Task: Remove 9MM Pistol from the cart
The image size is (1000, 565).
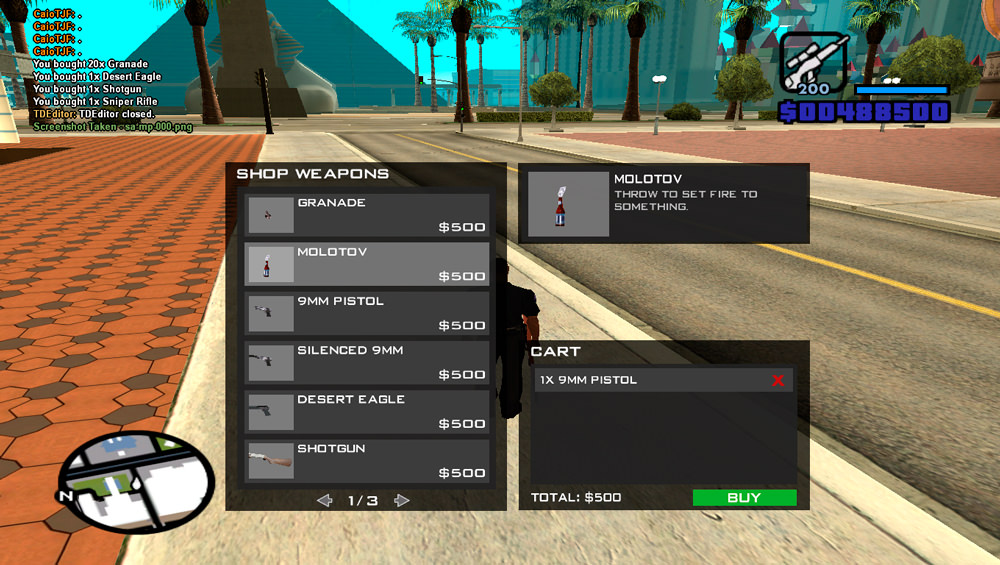Action: [778, 380]
